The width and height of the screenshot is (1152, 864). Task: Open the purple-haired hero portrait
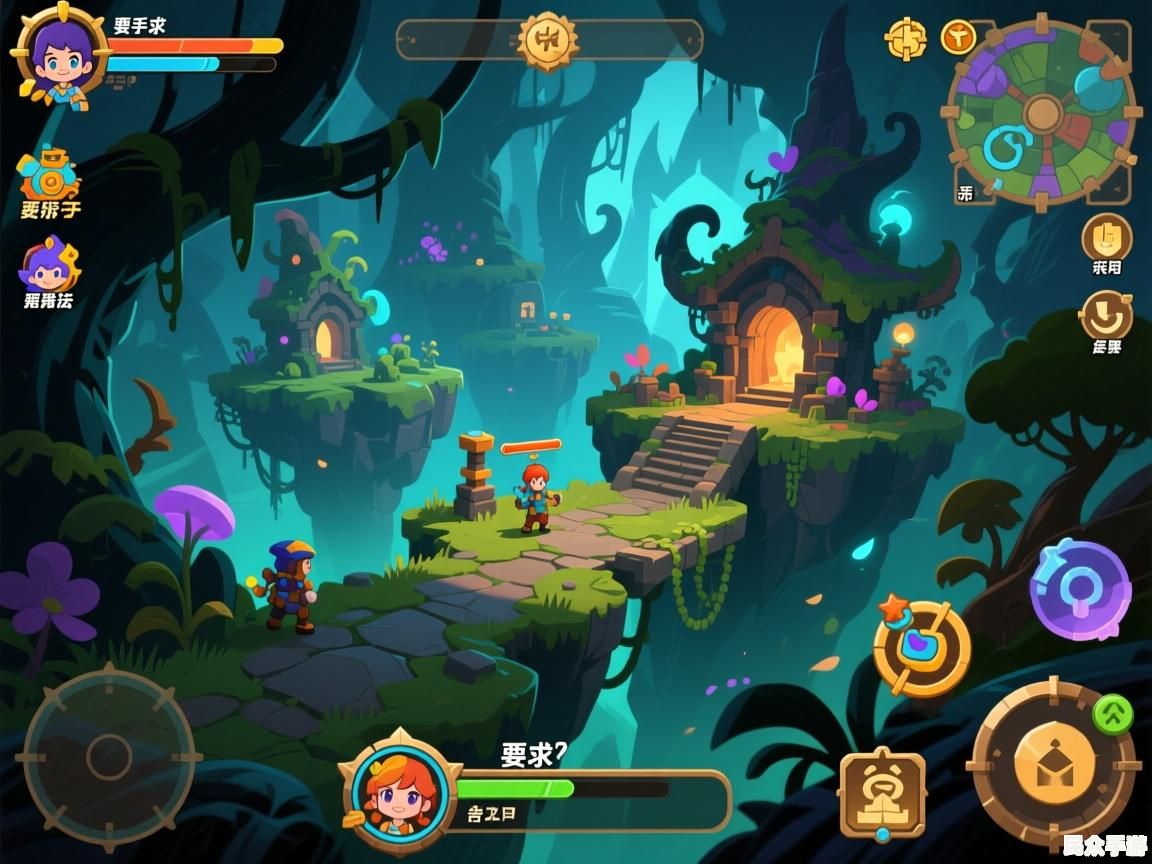pyautogui.click(x=59, y=52)
